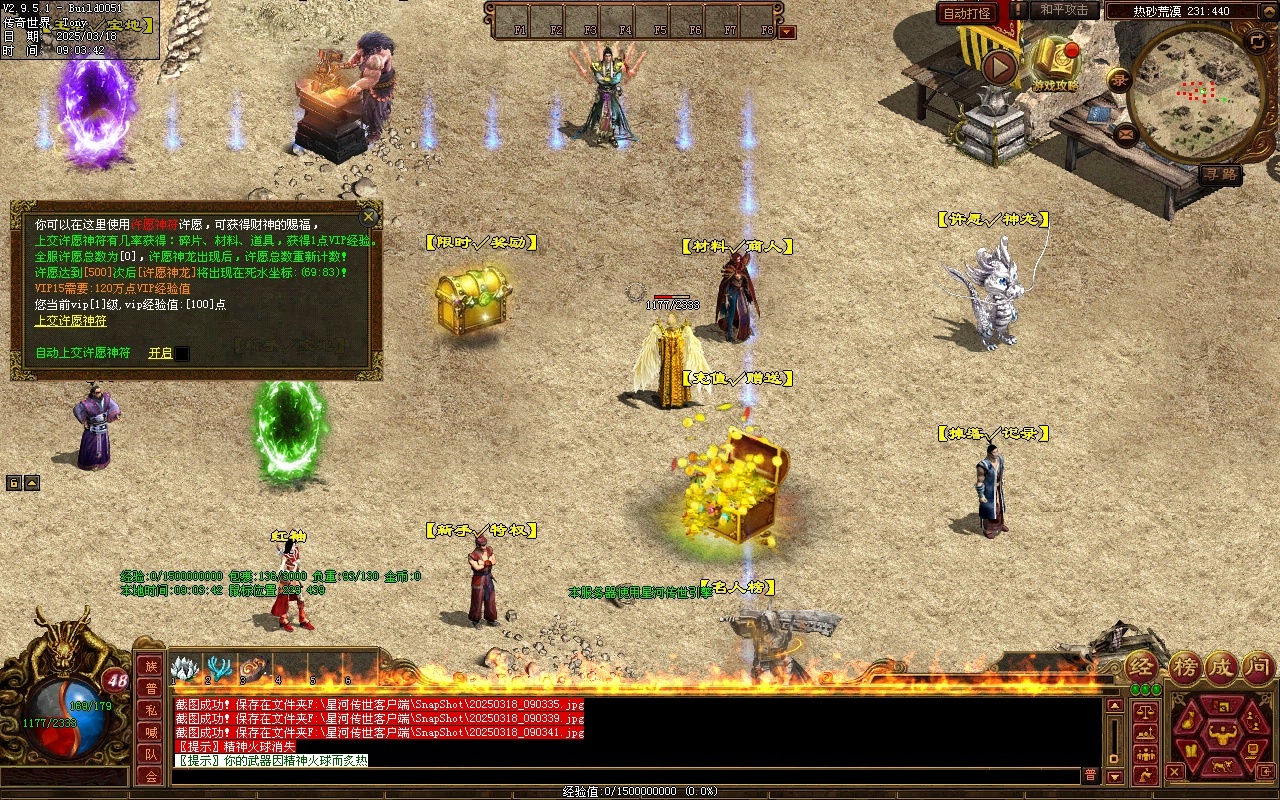Open the 榜 ranking round button
This screenshot has width=1280, height=800.
pyautogui.click(x=1184, y=666)
